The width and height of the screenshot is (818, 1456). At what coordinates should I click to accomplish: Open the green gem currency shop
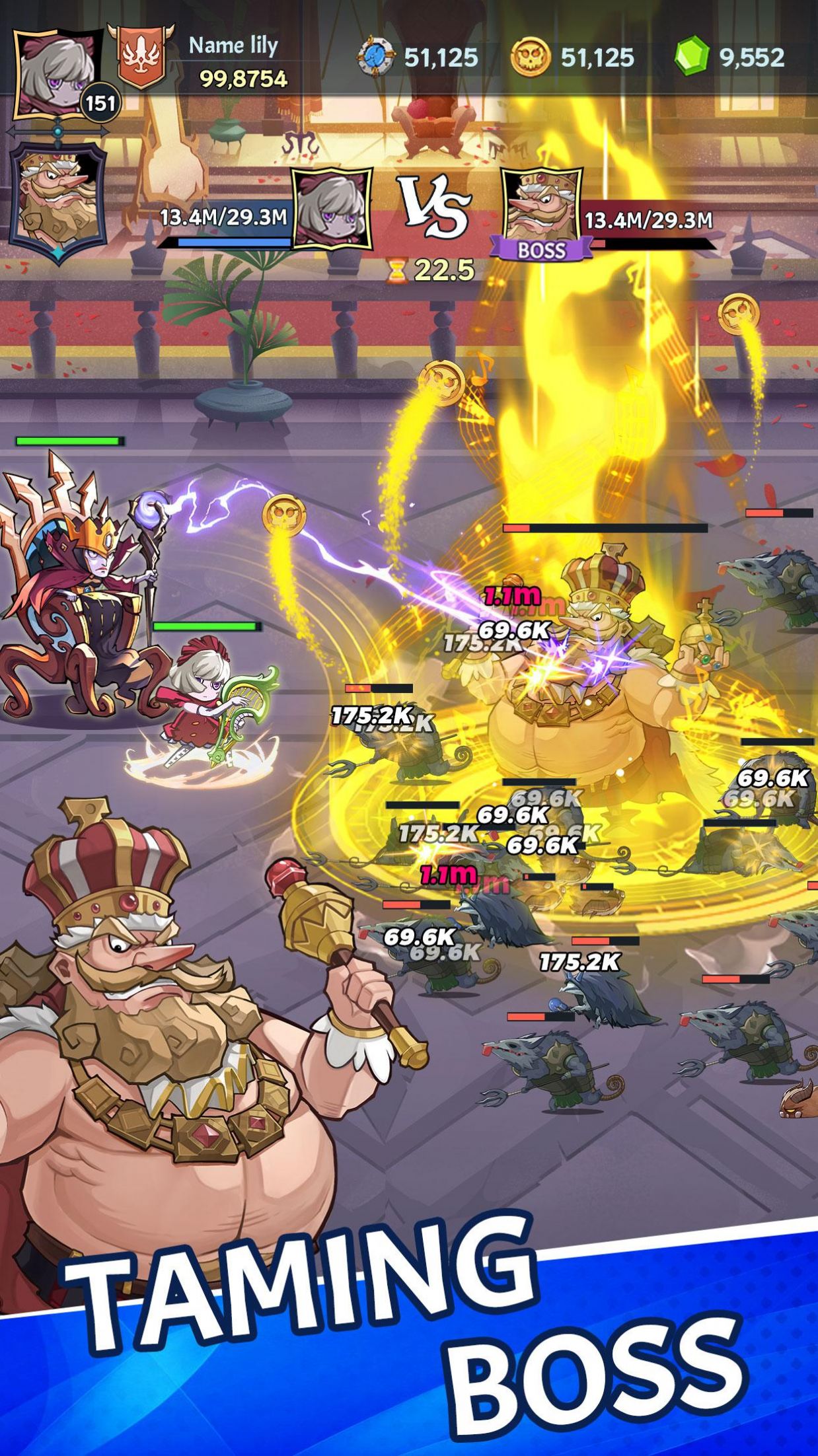[x=691, y=57]
